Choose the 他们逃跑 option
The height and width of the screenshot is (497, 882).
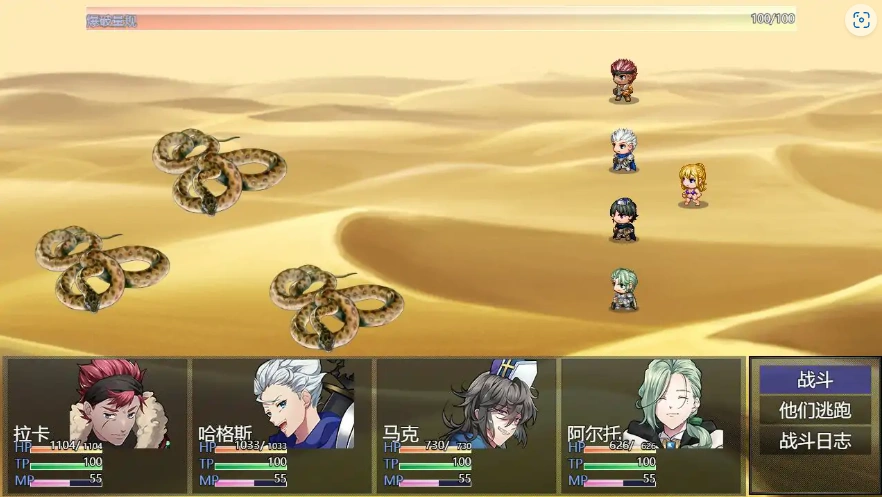coord(814,410)
